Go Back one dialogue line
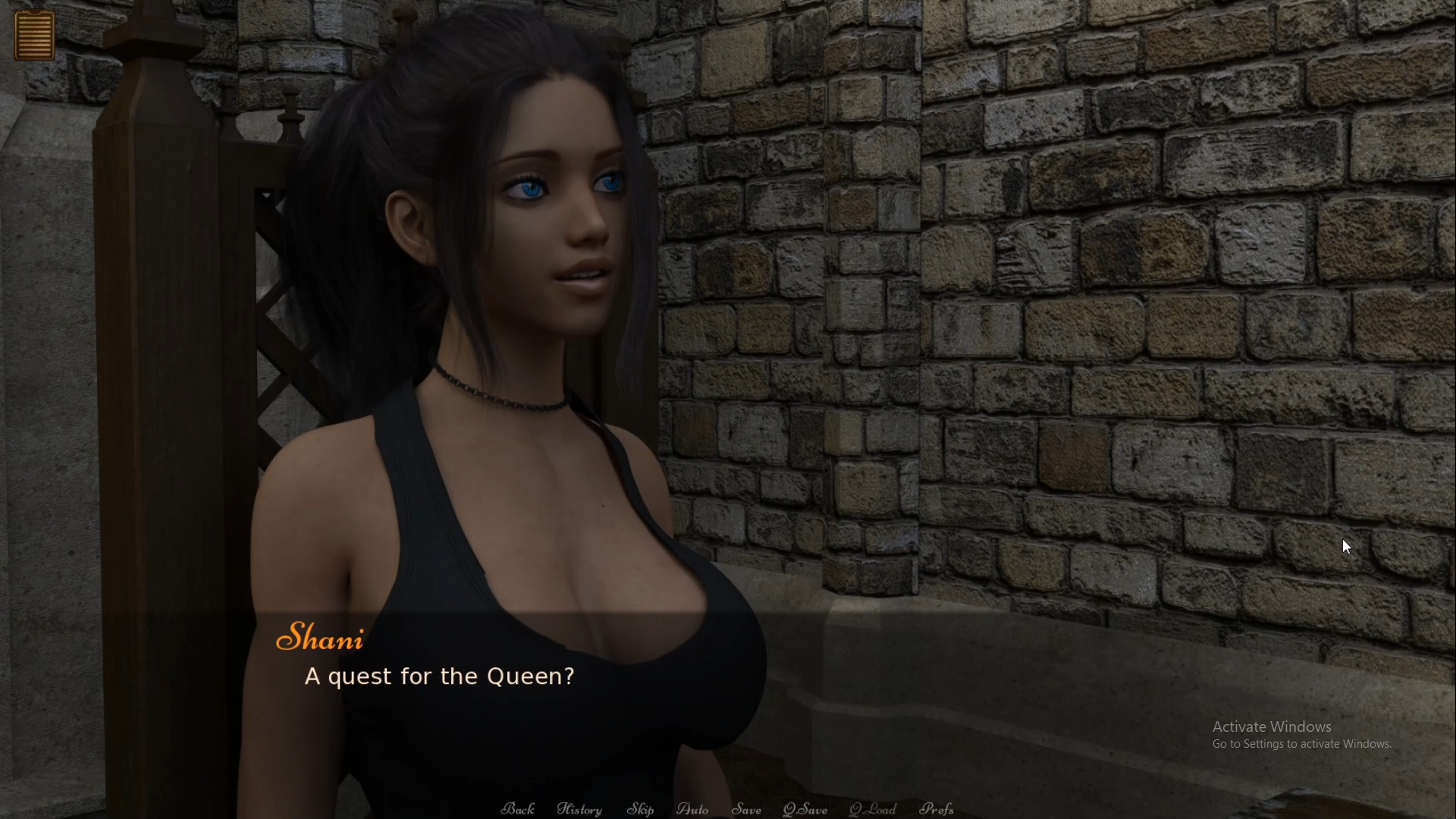 coord(518,809)
